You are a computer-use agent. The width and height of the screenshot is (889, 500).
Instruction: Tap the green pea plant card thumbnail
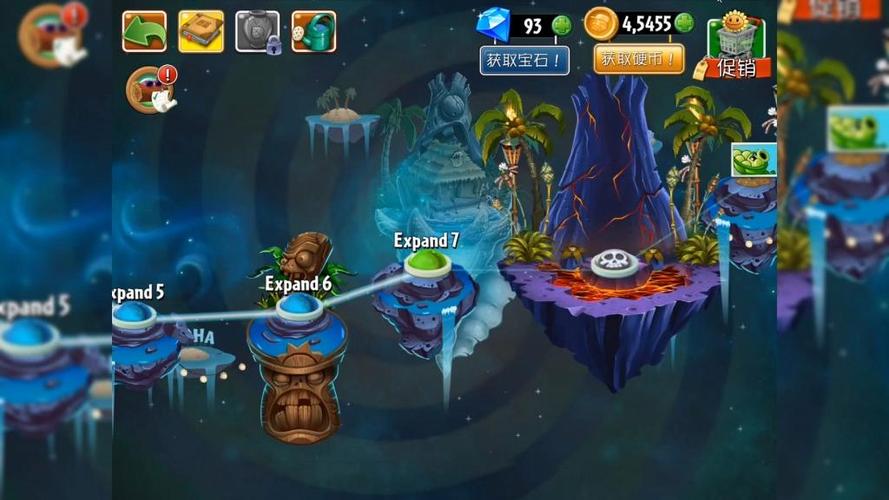[753, 160]
